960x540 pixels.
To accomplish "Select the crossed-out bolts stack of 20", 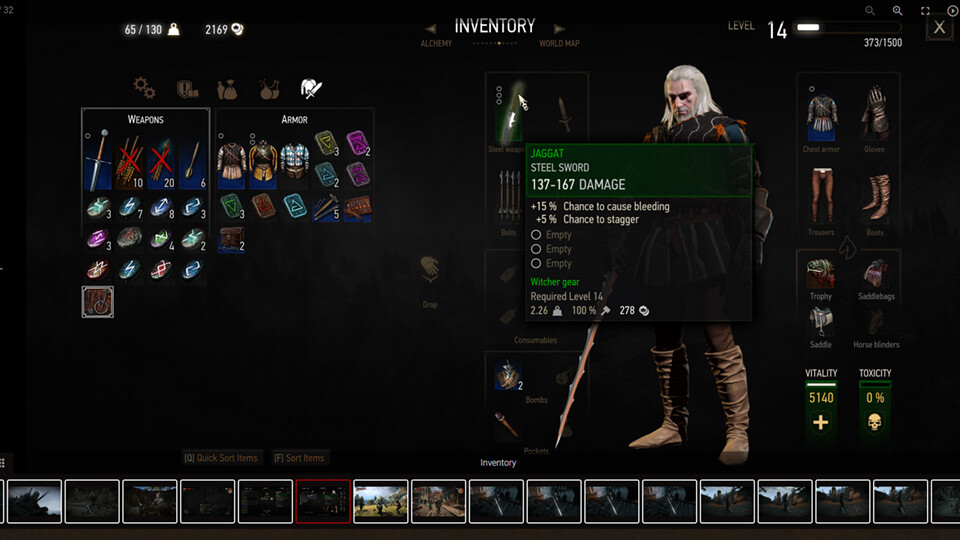I will pos(162,160).
